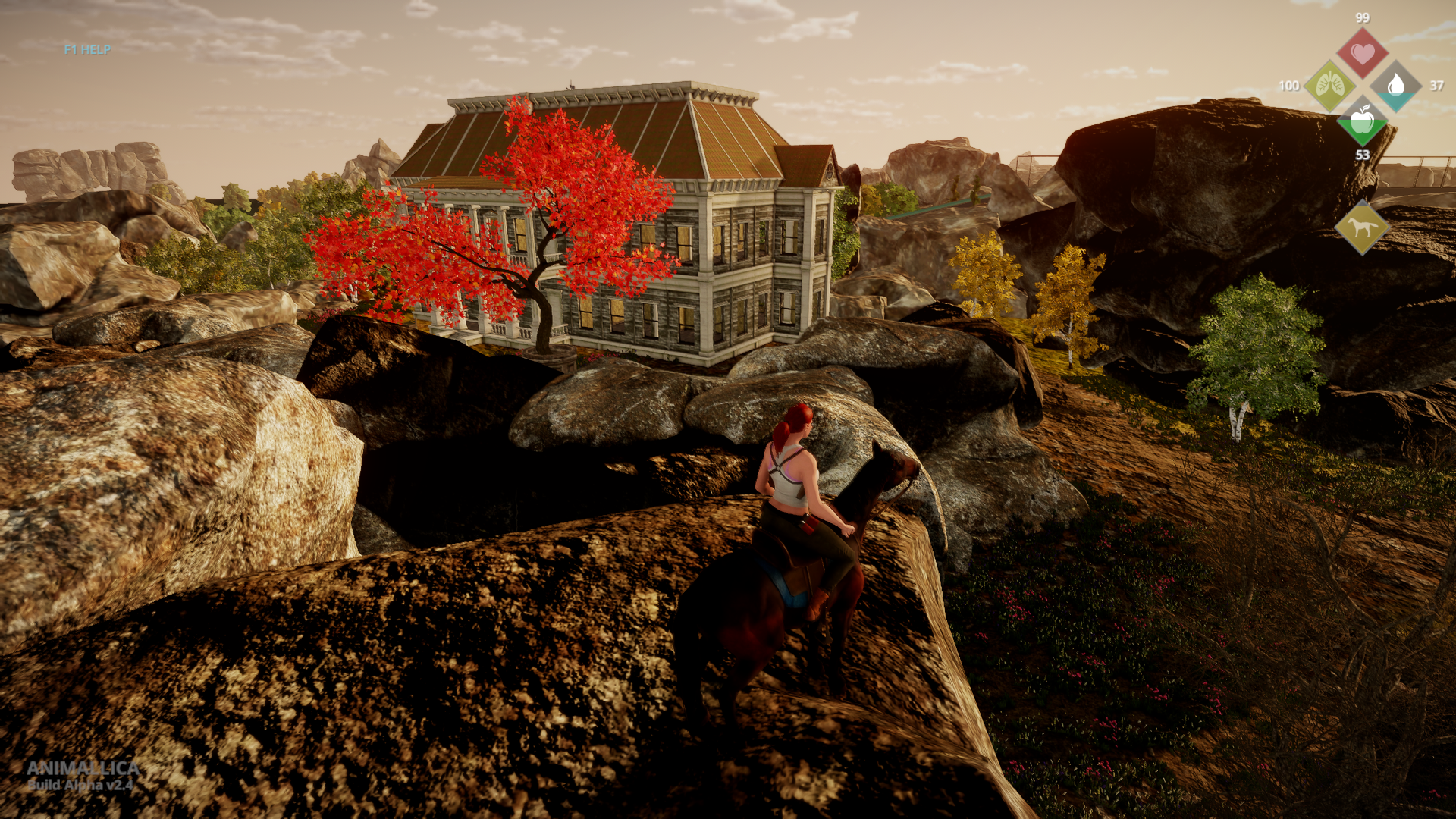Click the water drop thirst icon
This screenshot has width=1456, height=819.
1395,86
